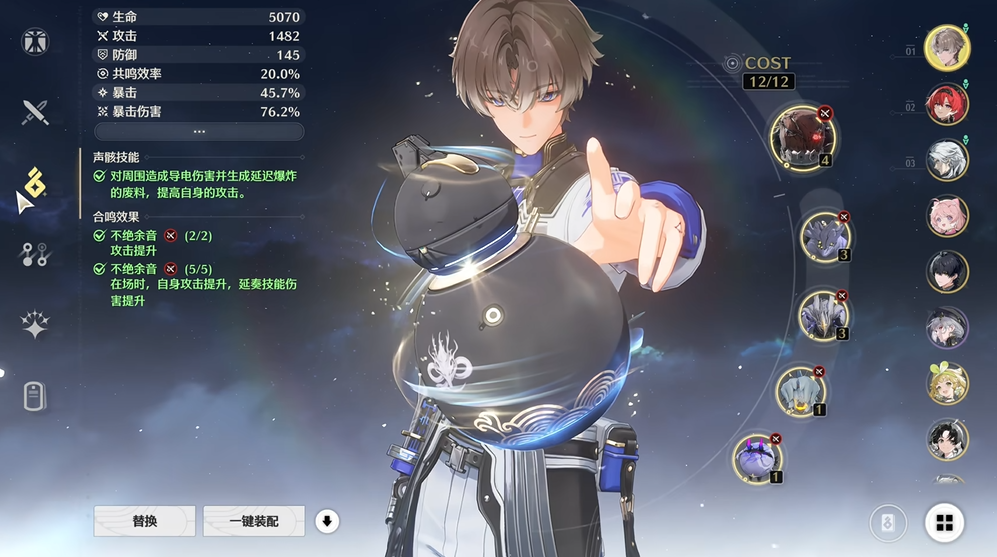Select the golden echo tab
The width and height of the screenshot is (997, 557).
pyautogui.click(x=35, y=182)
